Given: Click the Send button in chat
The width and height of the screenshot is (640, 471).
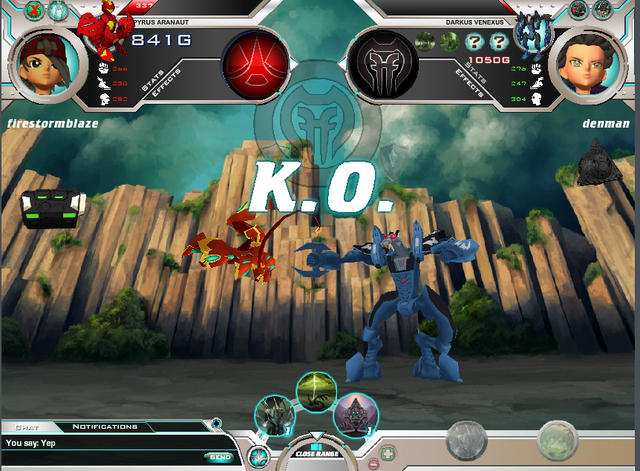Looking at the screenshot, I should click(x=219, y=457).
